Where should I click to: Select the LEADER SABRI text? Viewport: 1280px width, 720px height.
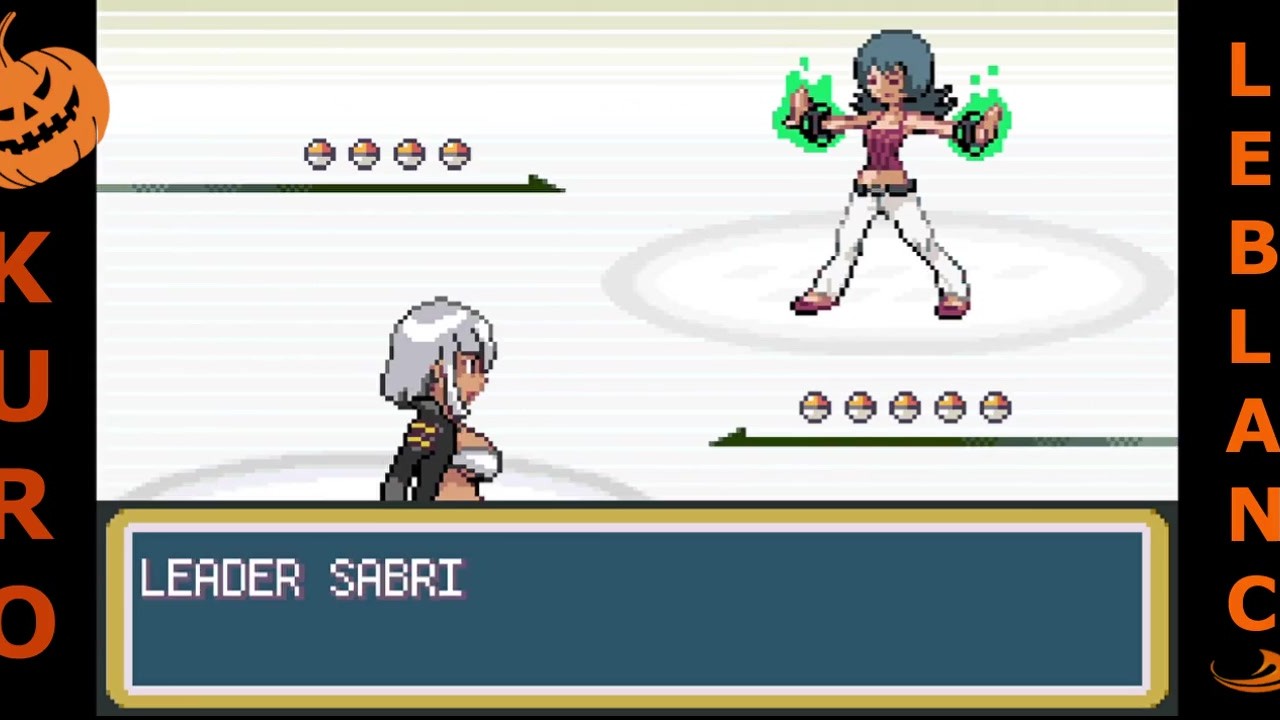tap(300, 580)
